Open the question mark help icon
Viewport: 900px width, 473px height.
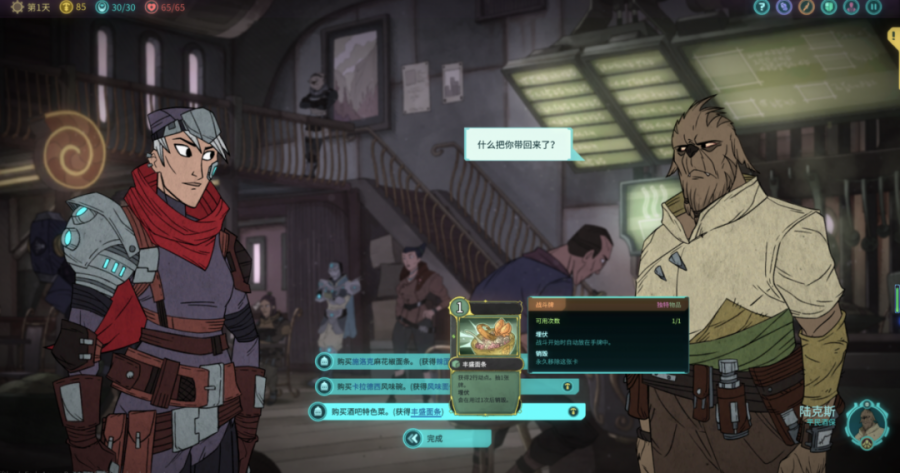(761, 8)
